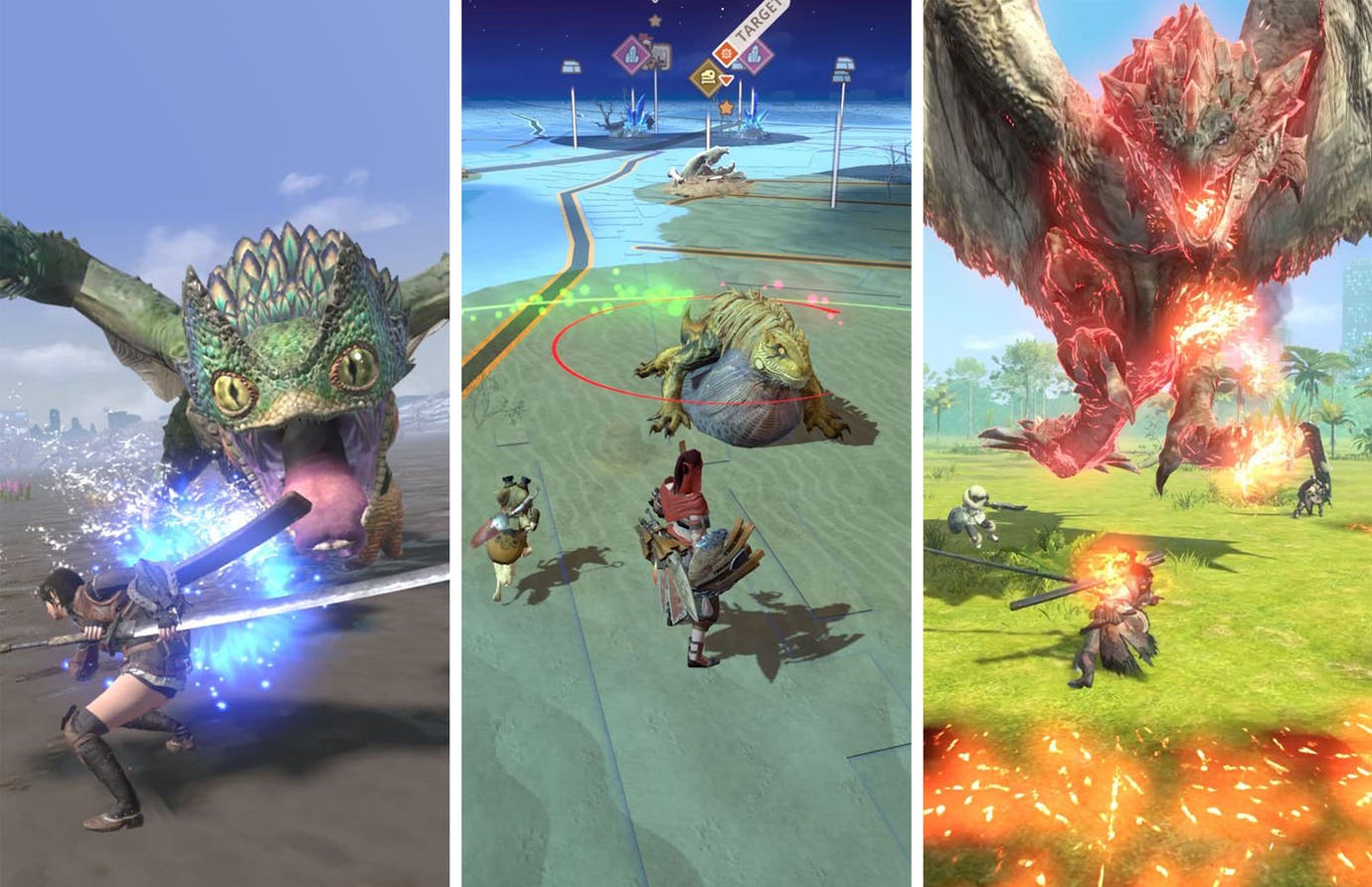Select the left pink crystal gathering point marker

(x=632, y=54)
